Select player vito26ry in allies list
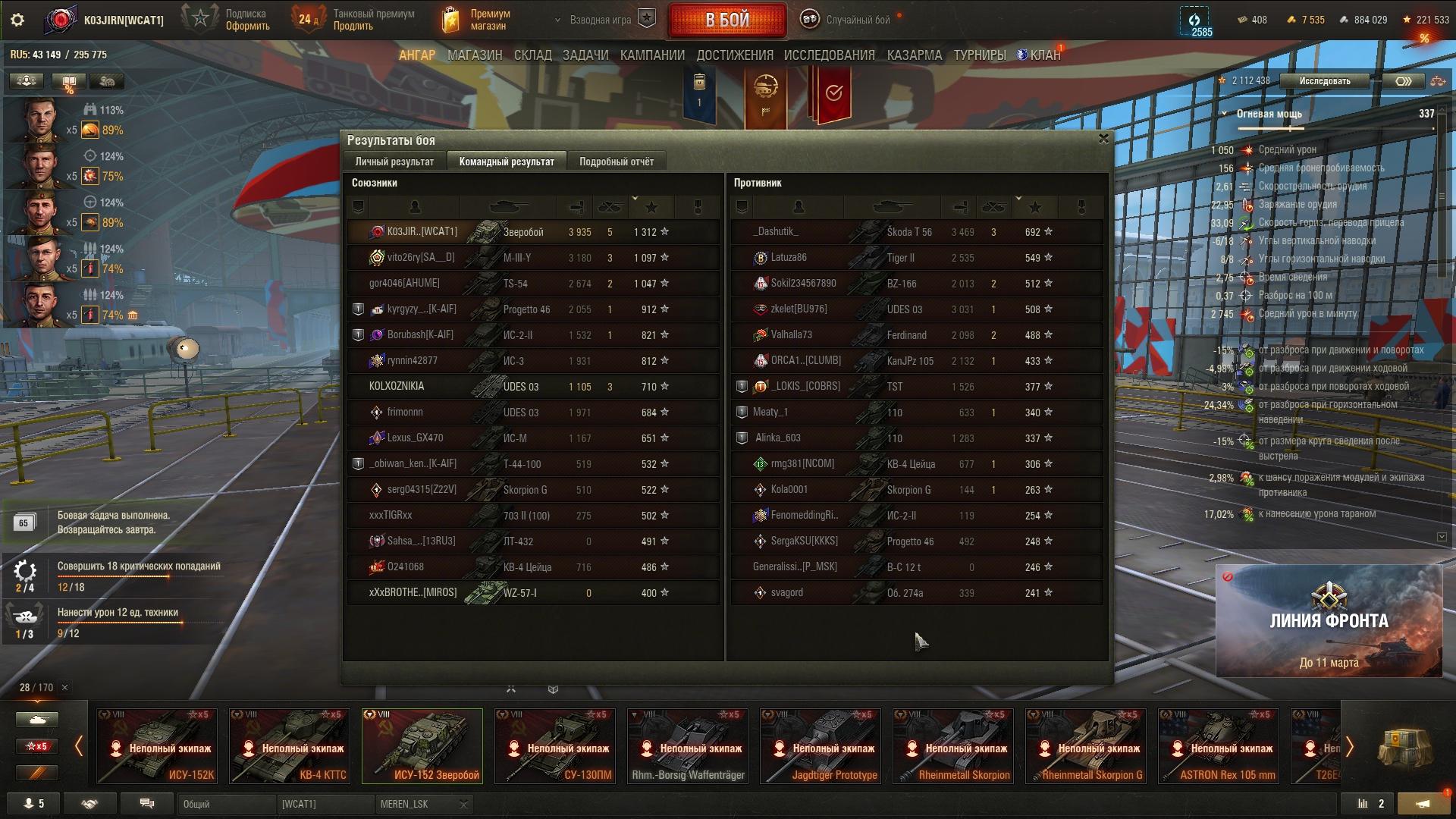The height and width of the screenshot is (819, 1456). (420, 258)
